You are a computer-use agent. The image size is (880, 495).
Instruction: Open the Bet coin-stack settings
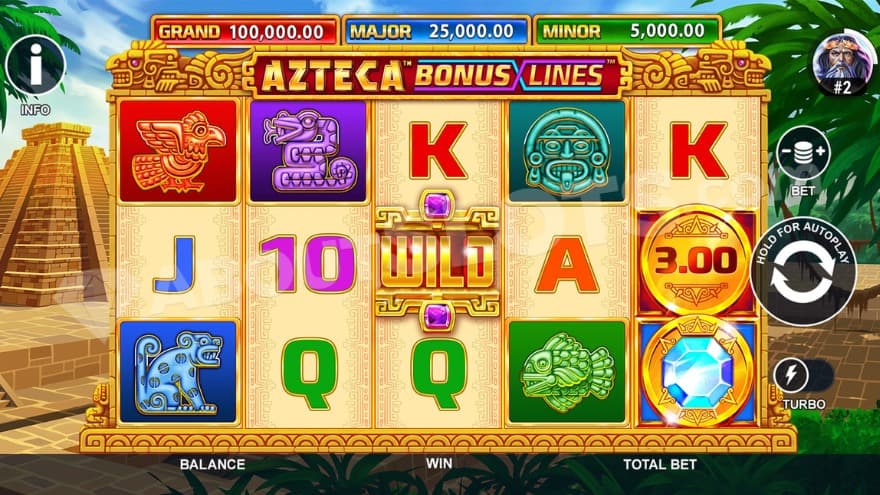pyautogui.click(x=803, y=153)
